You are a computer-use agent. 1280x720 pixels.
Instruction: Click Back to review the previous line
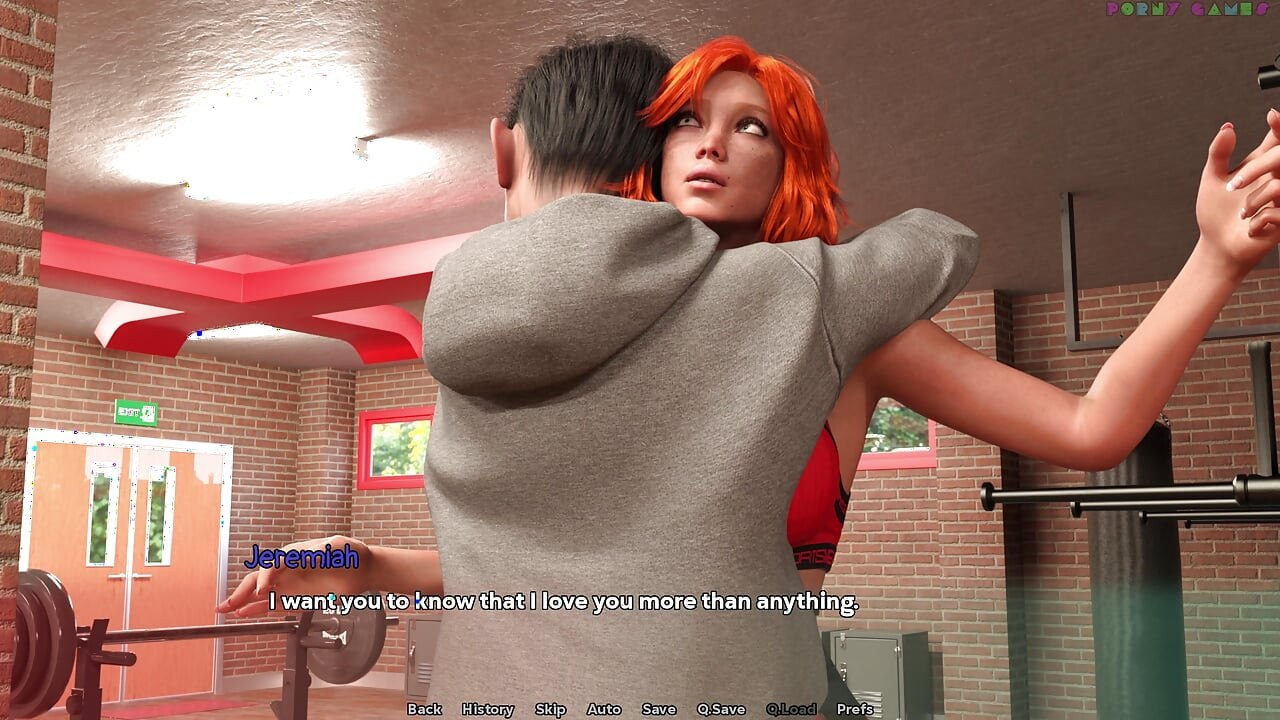pos(425,709)
